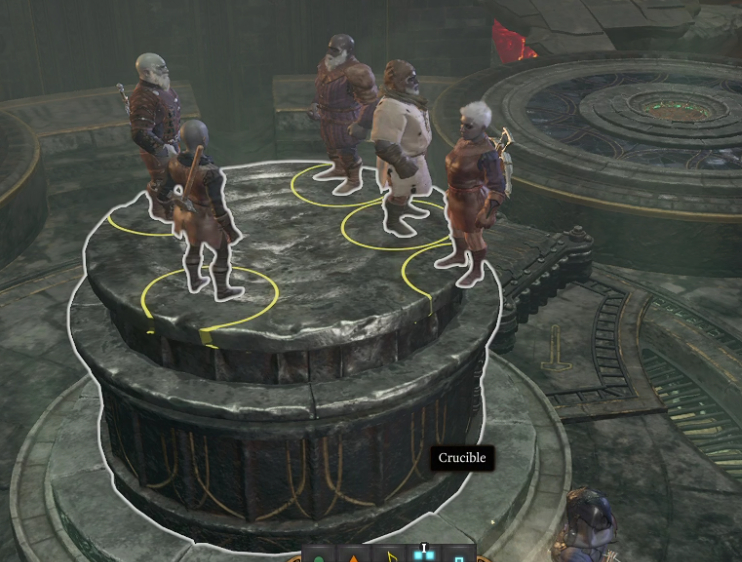The height and width of the screenshot is (562, 742).
Task: Activate the yellow music note icon
Action: pyautogui.click(x=390, y=555)
